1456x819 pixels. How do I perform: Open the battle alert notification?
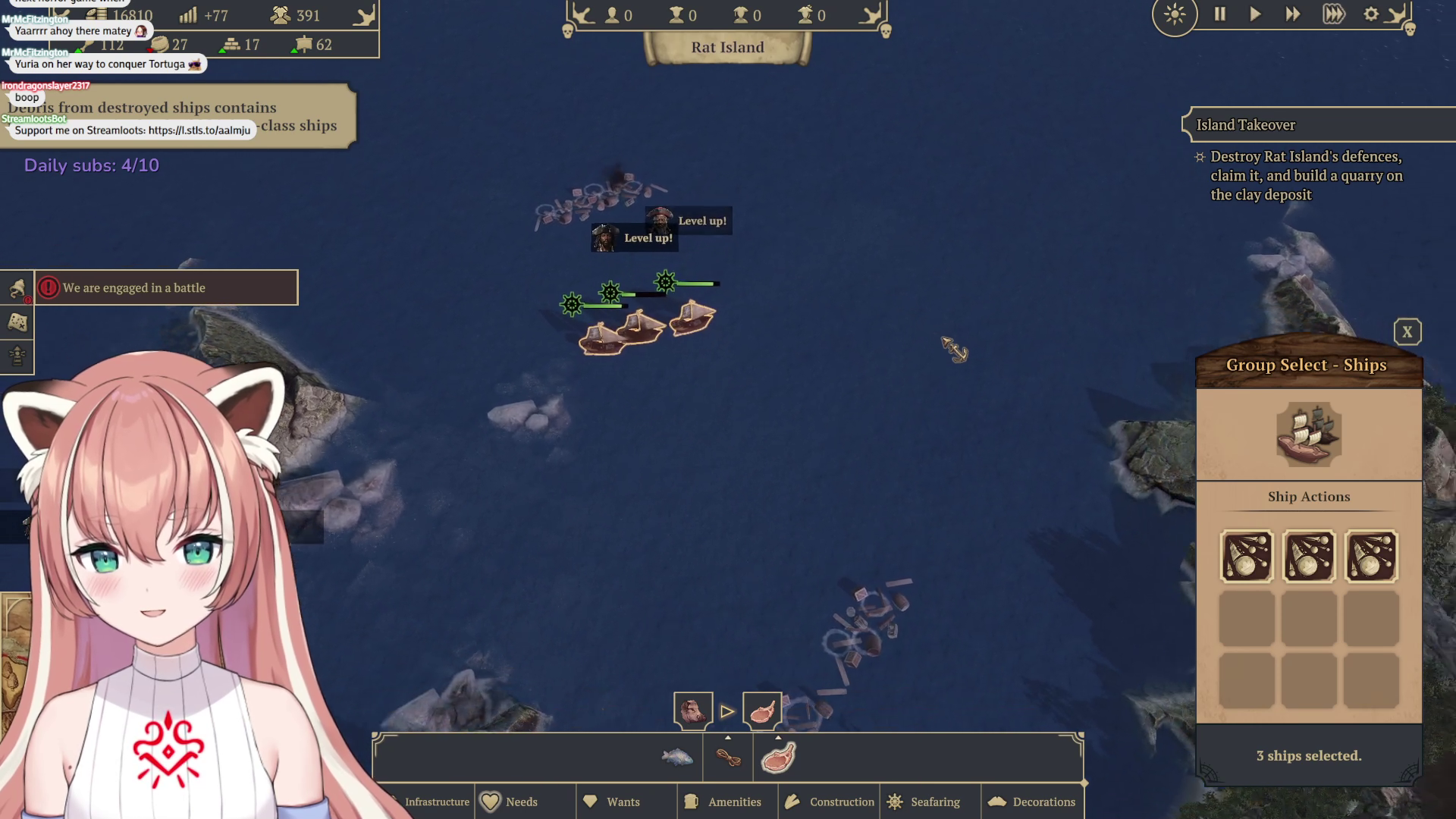pyautogui.click(x=167, y=288)
